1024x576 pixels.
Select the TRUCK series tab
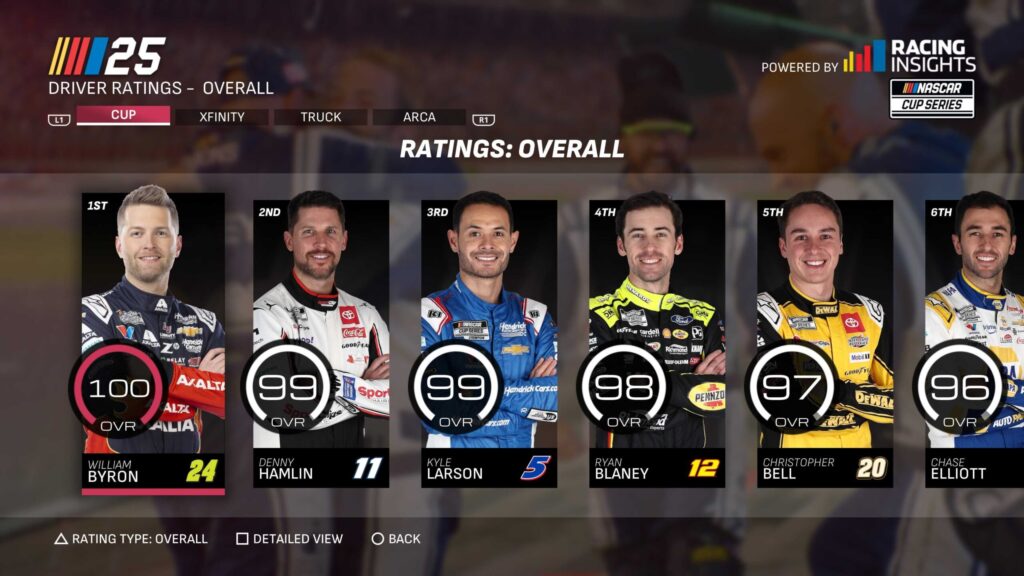321,117
